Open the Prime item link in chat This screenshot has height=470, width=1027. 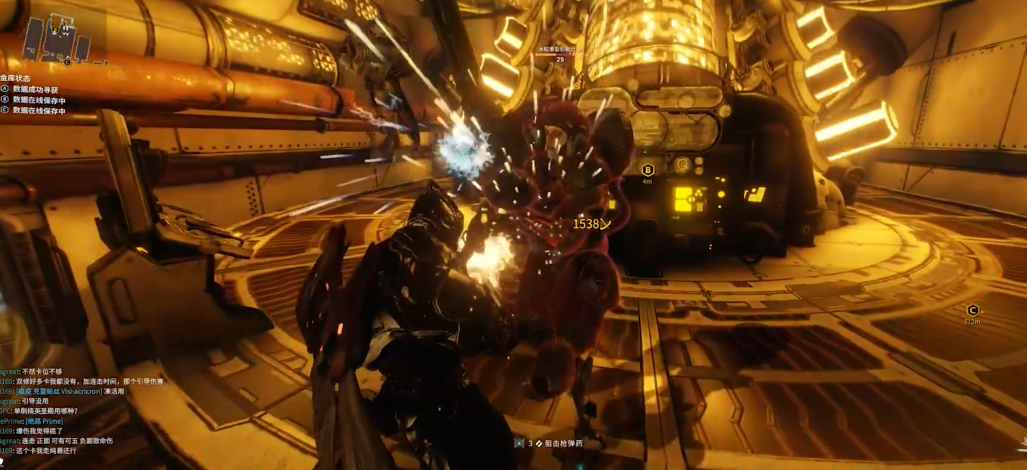tap(44, 421)
